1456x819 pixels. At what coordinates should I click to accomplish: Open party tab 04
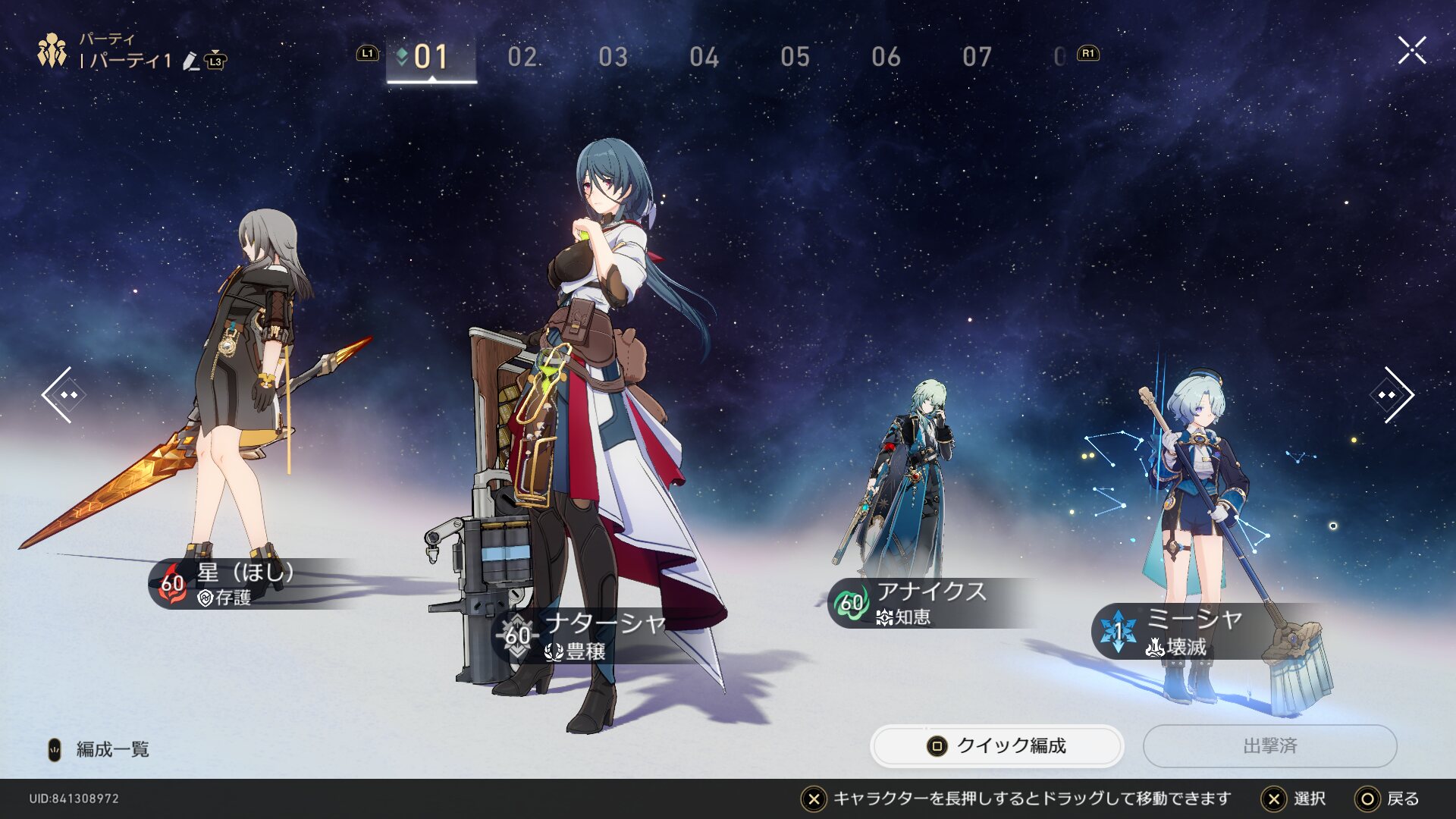pos(704,57)
